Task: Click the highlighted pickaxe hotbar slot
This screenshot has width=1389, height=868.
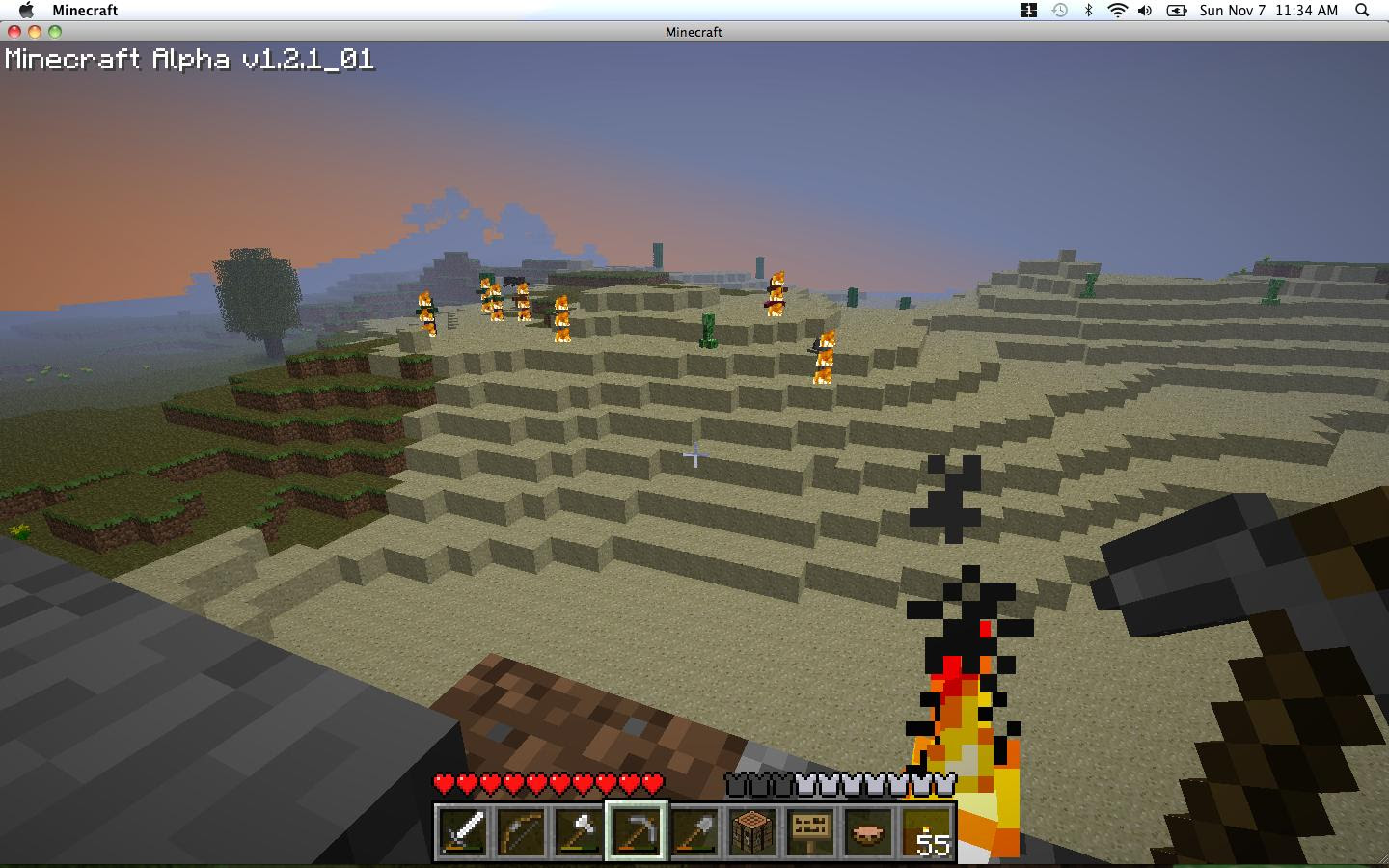Action: point(637,830)
